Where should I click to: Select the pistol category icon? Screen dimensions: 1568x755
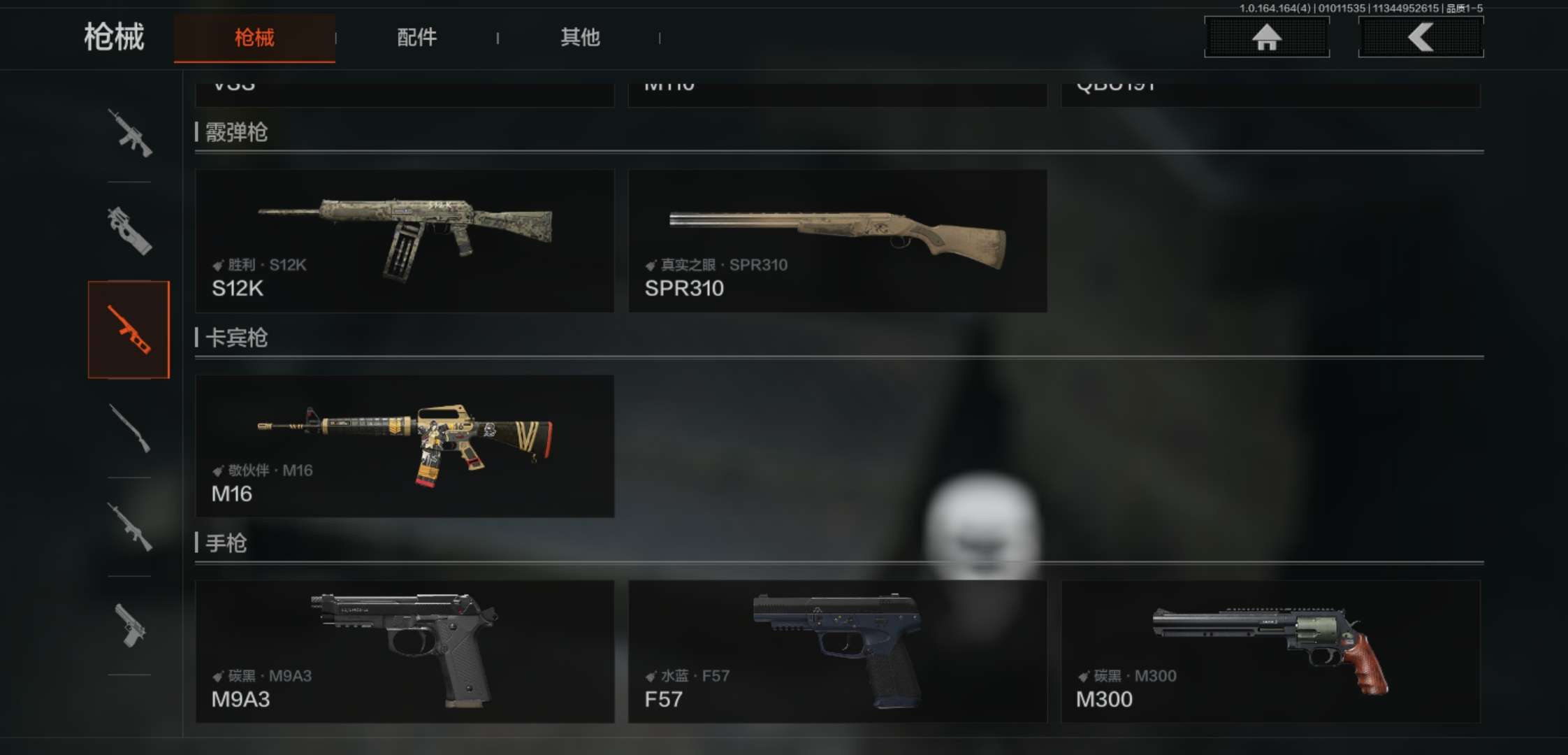[x=129, y=626]
